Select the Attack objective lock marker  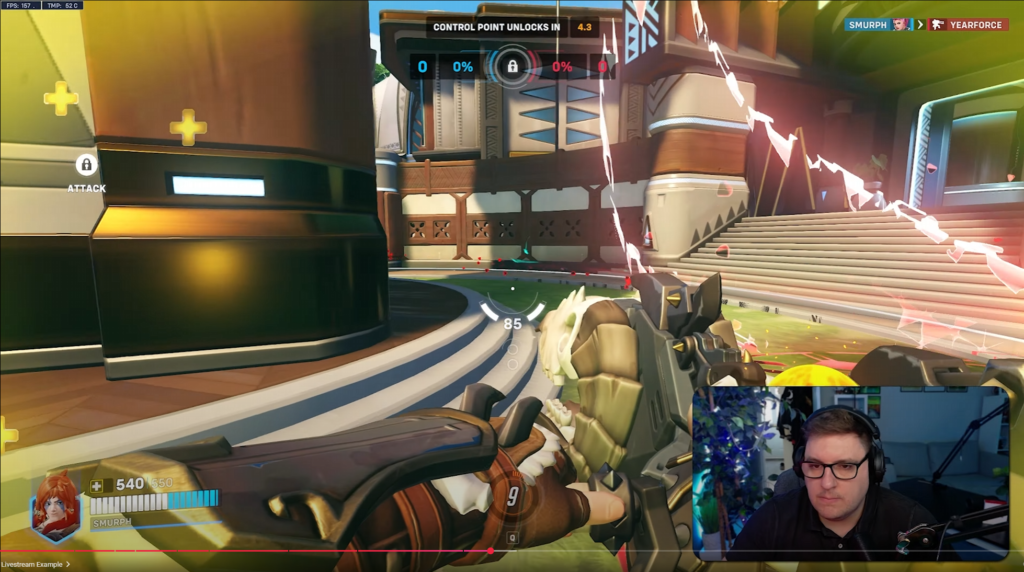(x=86, y=165)
